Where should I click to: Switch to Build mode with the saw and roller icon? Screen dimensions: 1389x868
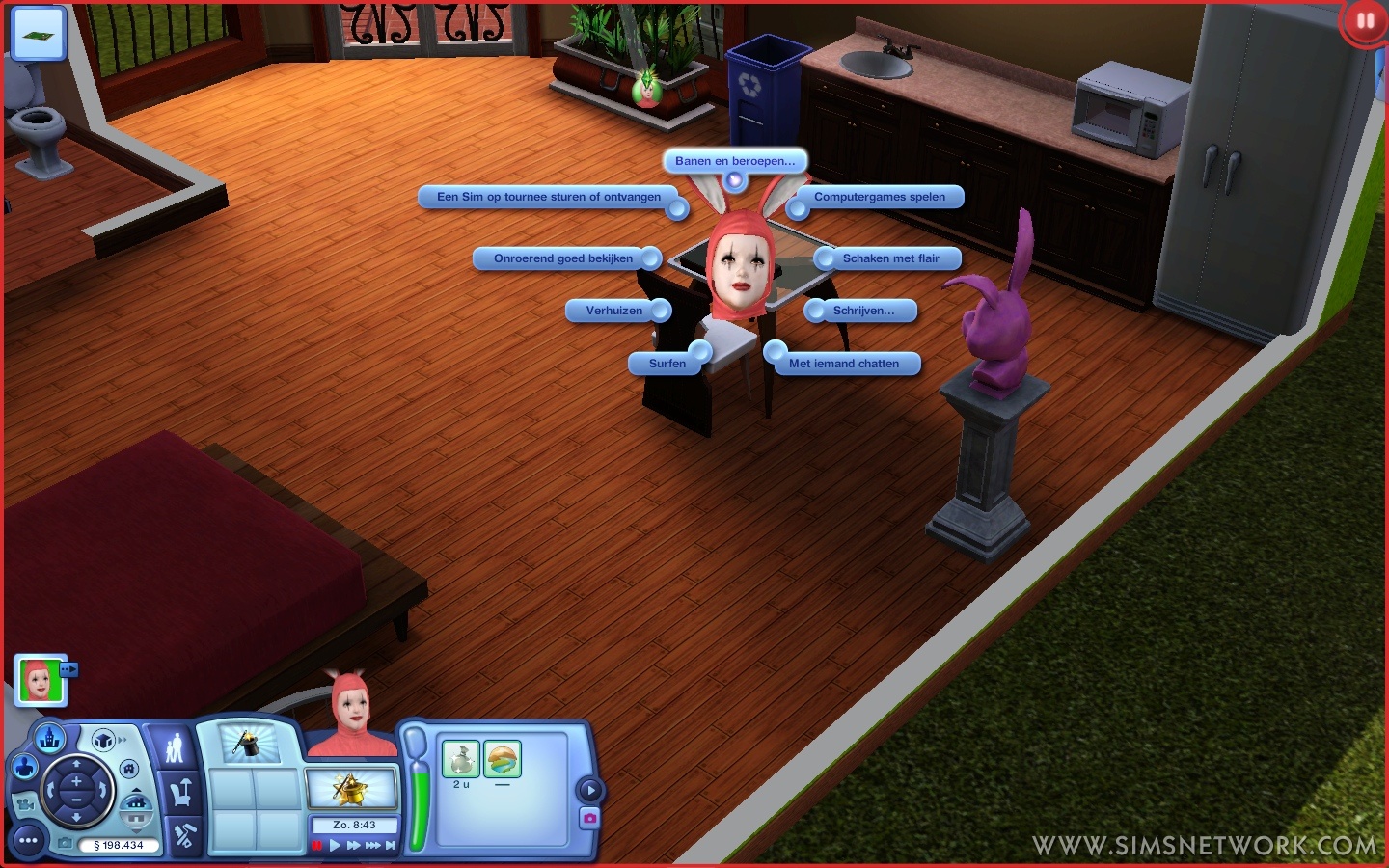(x=183, y=835)
